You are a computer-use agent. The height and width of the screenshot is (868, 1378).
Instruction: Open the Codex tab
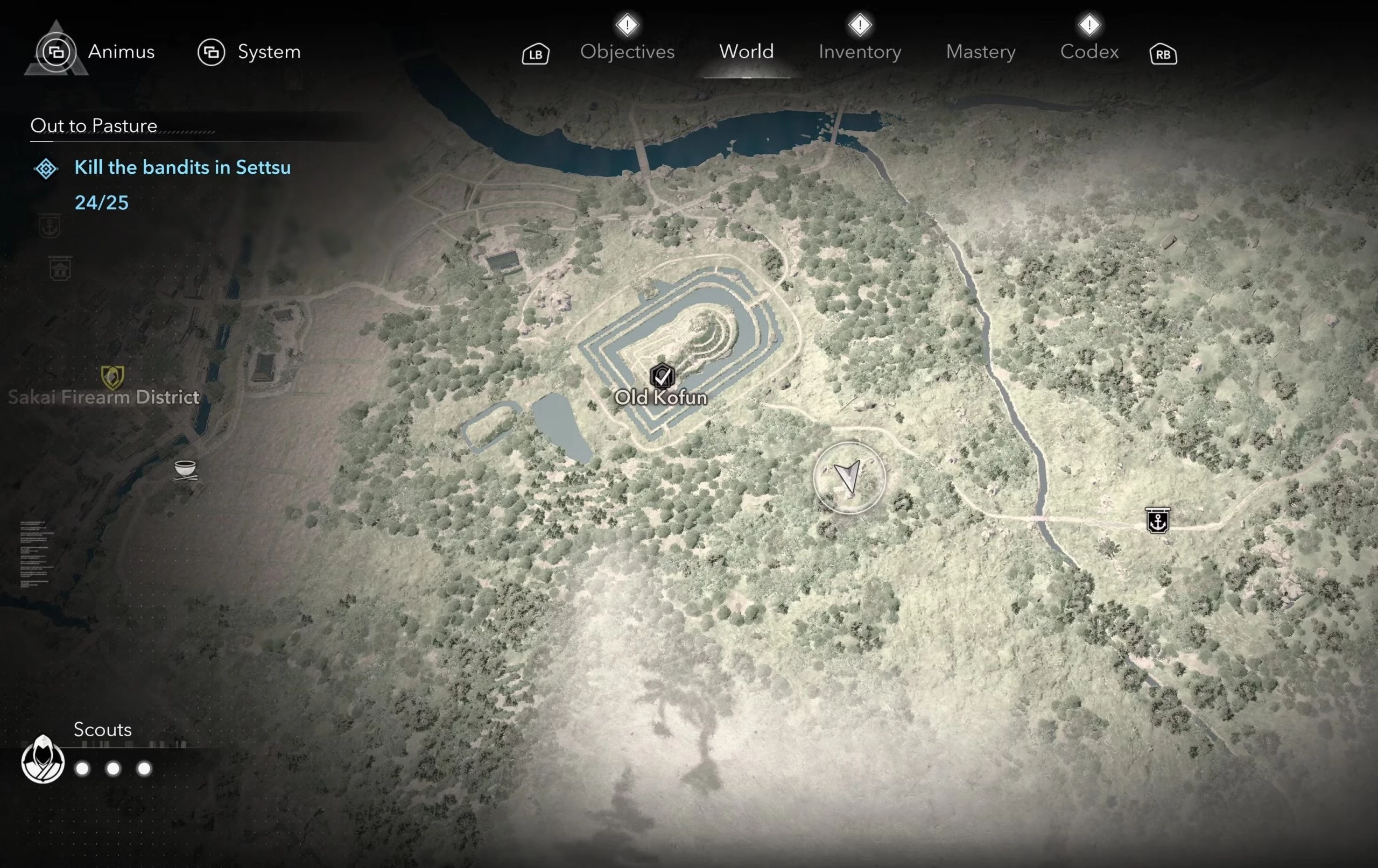tap(1089, 52)
